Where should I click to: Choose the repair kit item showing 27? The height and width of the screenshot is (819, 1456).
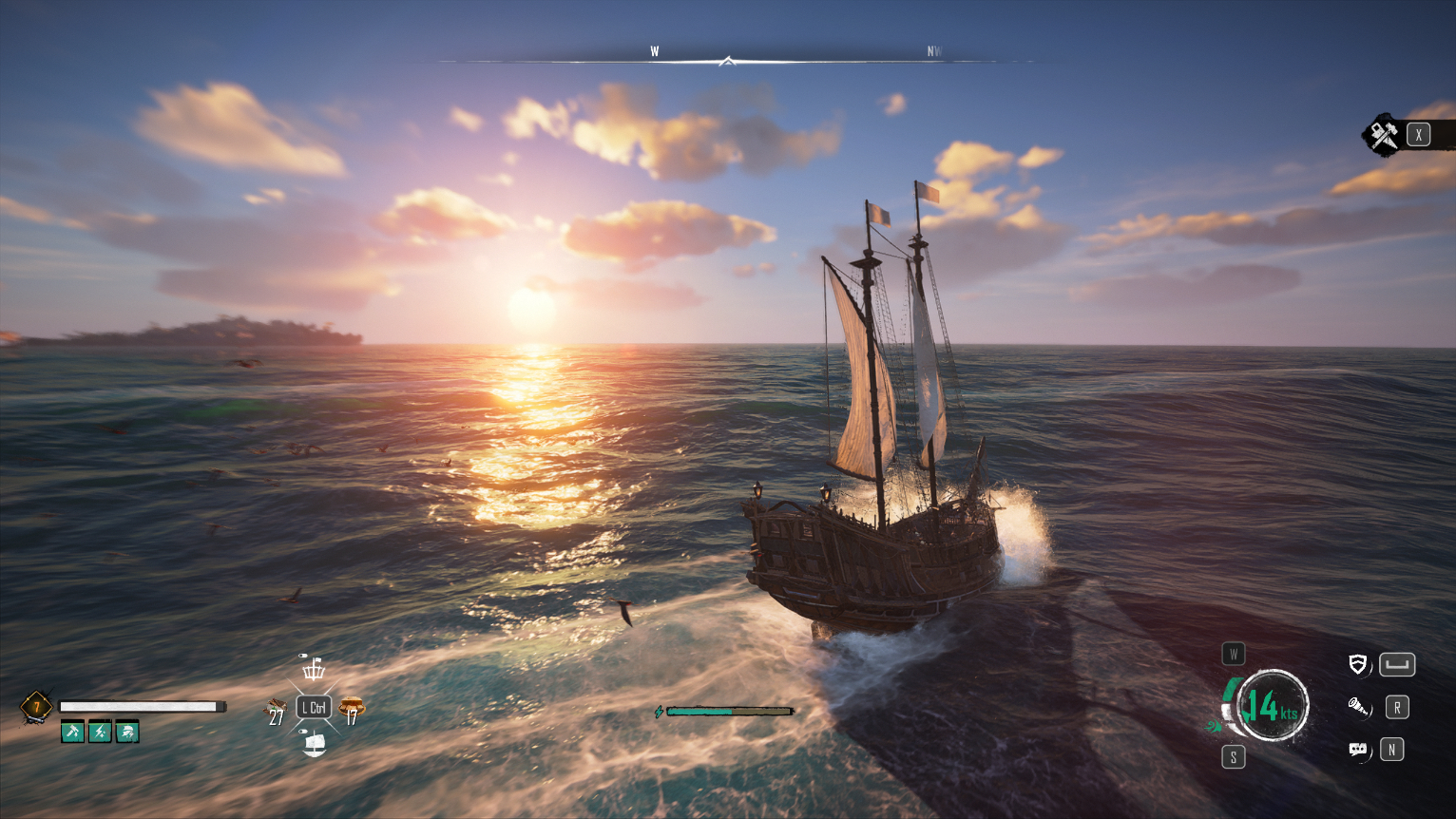(x=276, y=709)
